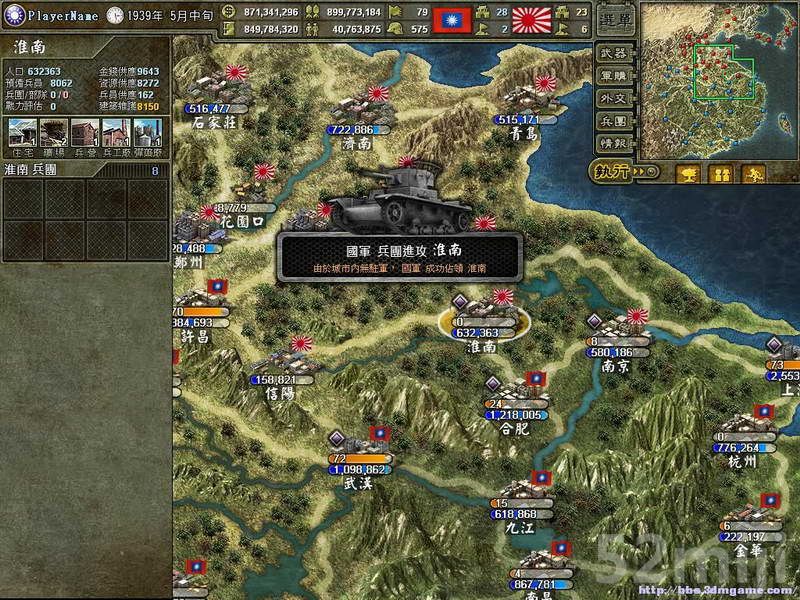Toggle the two-soldiers icon below the minimap
800x600 pixels.
pyautogui.click(x=720, y=174)
